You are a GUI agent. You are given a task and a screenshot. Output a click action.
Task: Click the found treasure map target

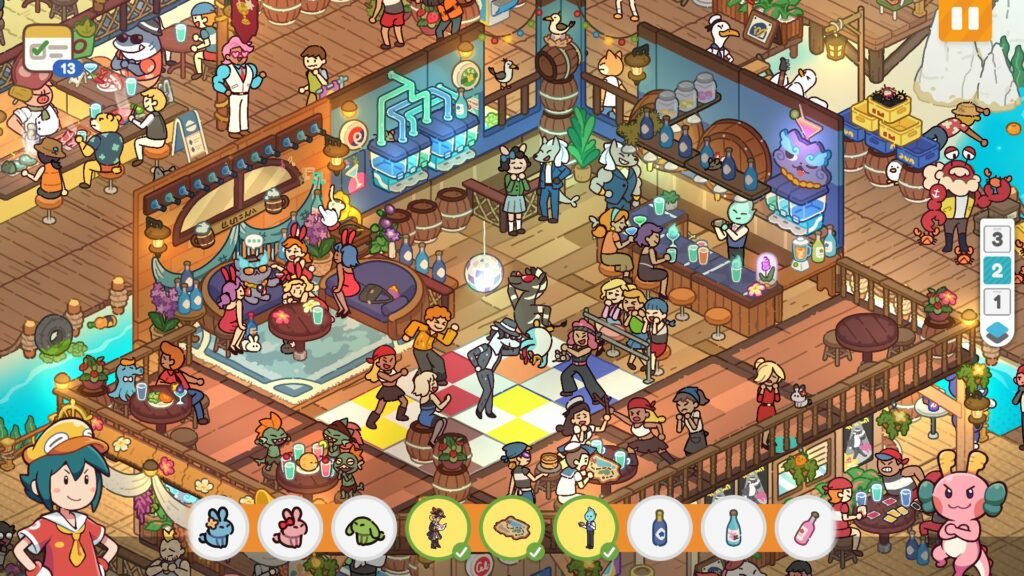512,528
